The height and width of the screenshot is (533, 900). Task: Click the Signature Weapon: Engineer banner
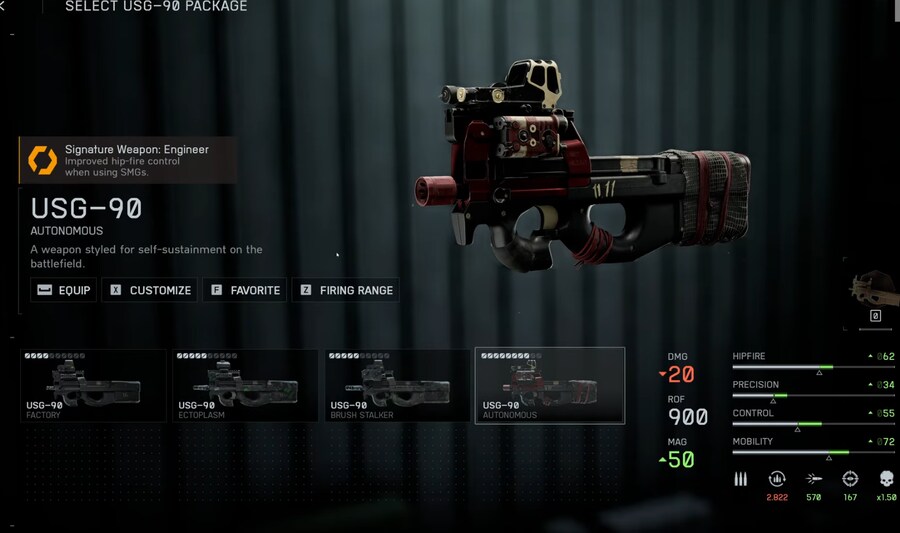coord(128,160)
